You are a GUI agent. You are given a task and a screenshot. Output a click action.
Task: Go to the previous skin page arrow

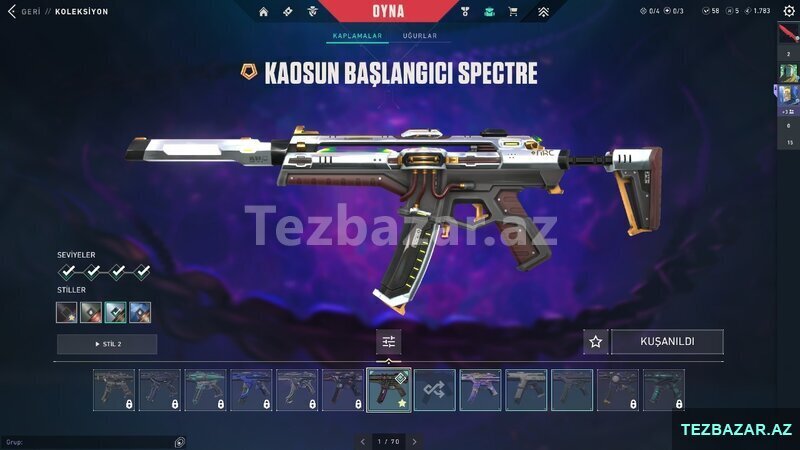(x=363, y=441)
